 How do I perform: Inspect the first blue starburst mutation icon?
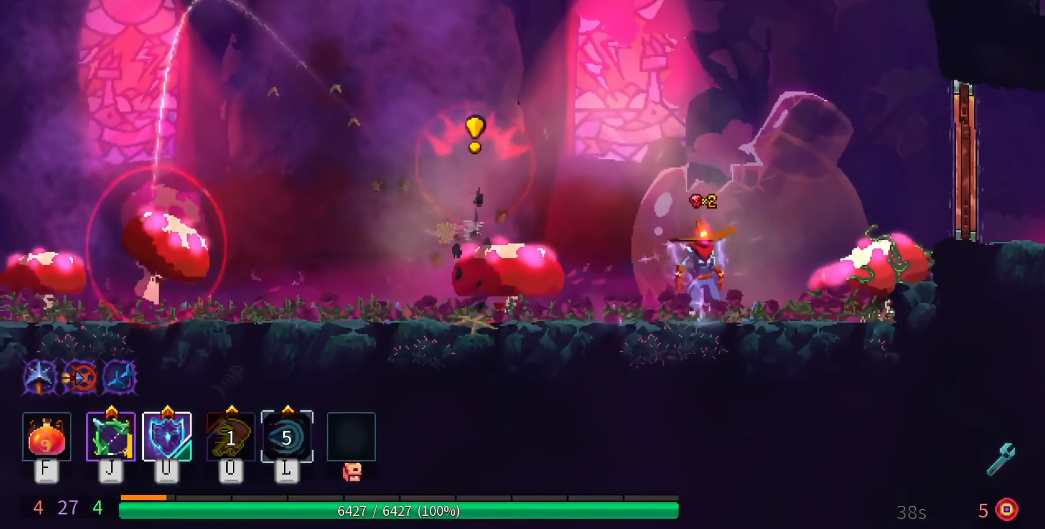[x=39, y=377]
